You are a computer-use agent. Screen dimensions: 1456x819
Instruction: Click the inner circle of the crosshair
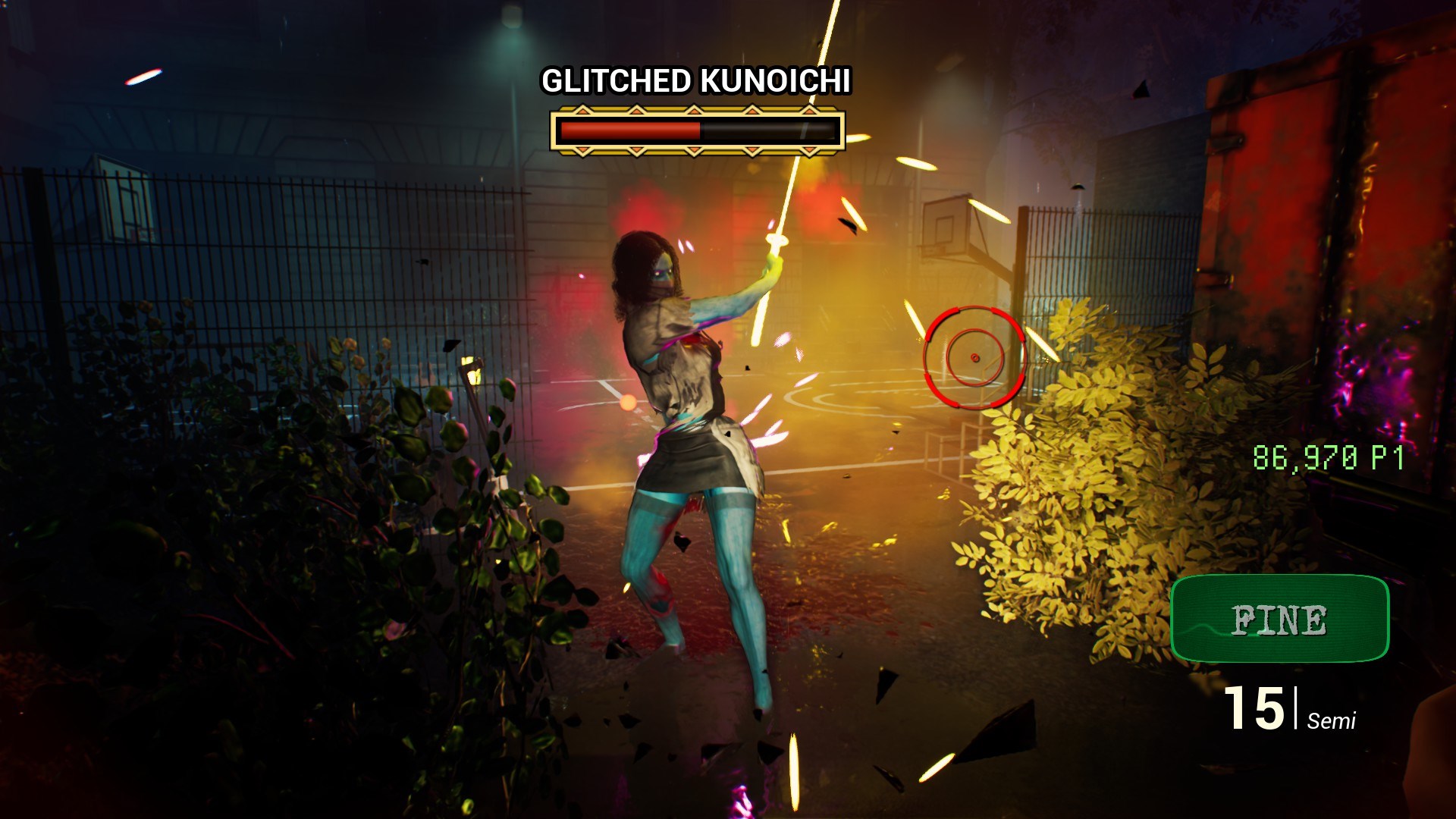tap(973, 356)
